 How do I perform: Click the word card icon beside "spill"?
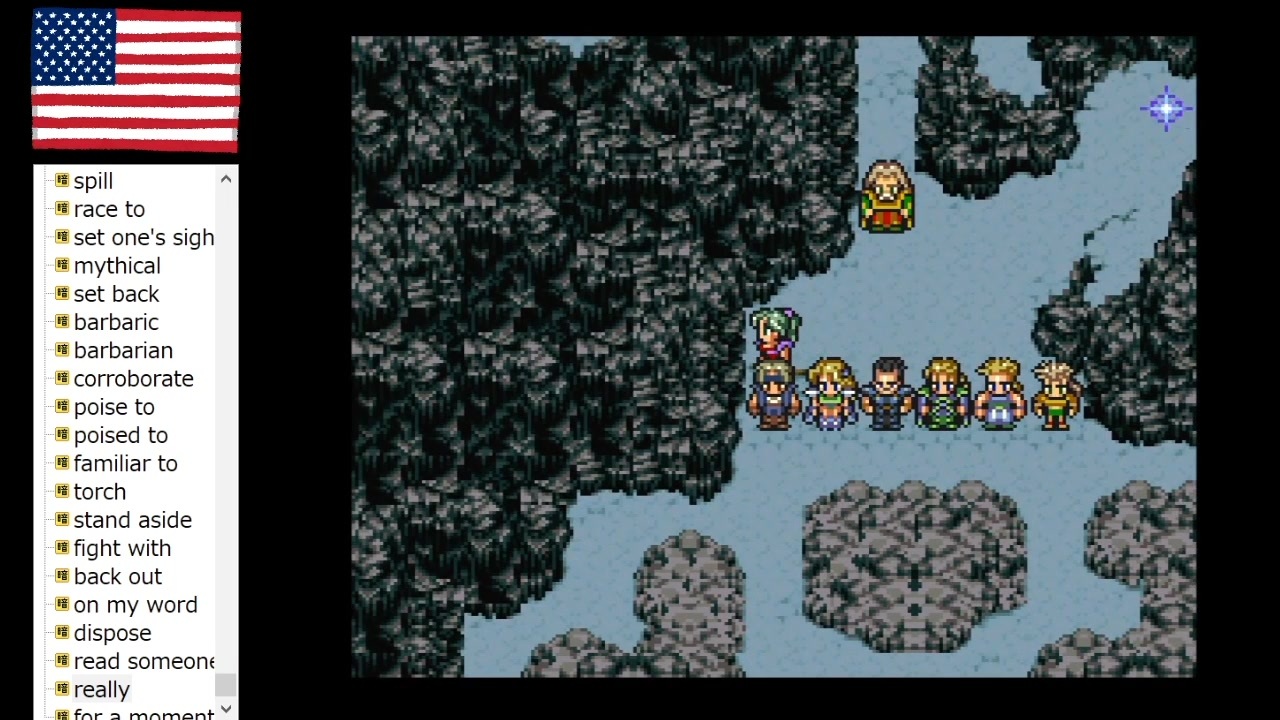pyautogui.click(x=60, y=181)
